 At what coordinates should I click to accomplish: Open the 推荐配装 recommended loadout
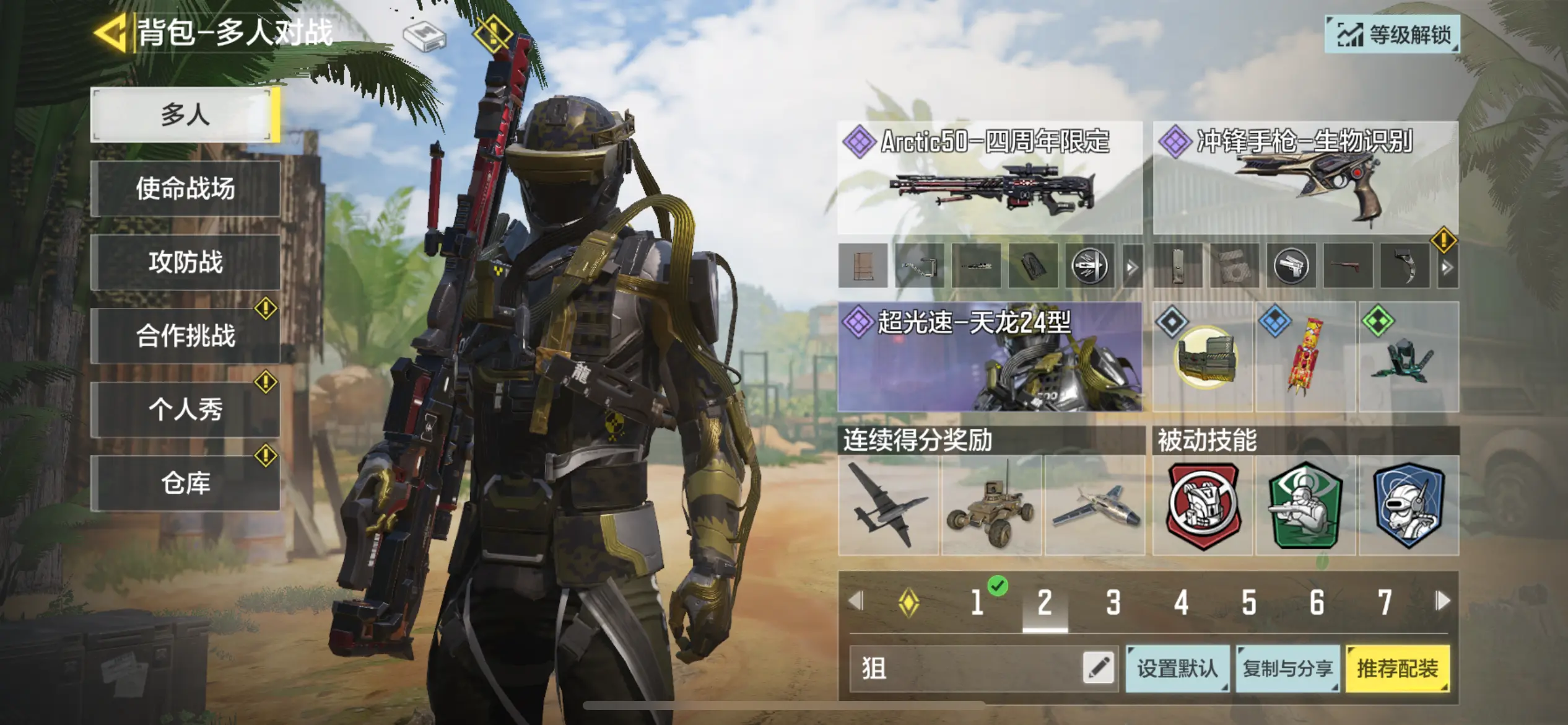pyautogui.click(x=1398, y=669)
